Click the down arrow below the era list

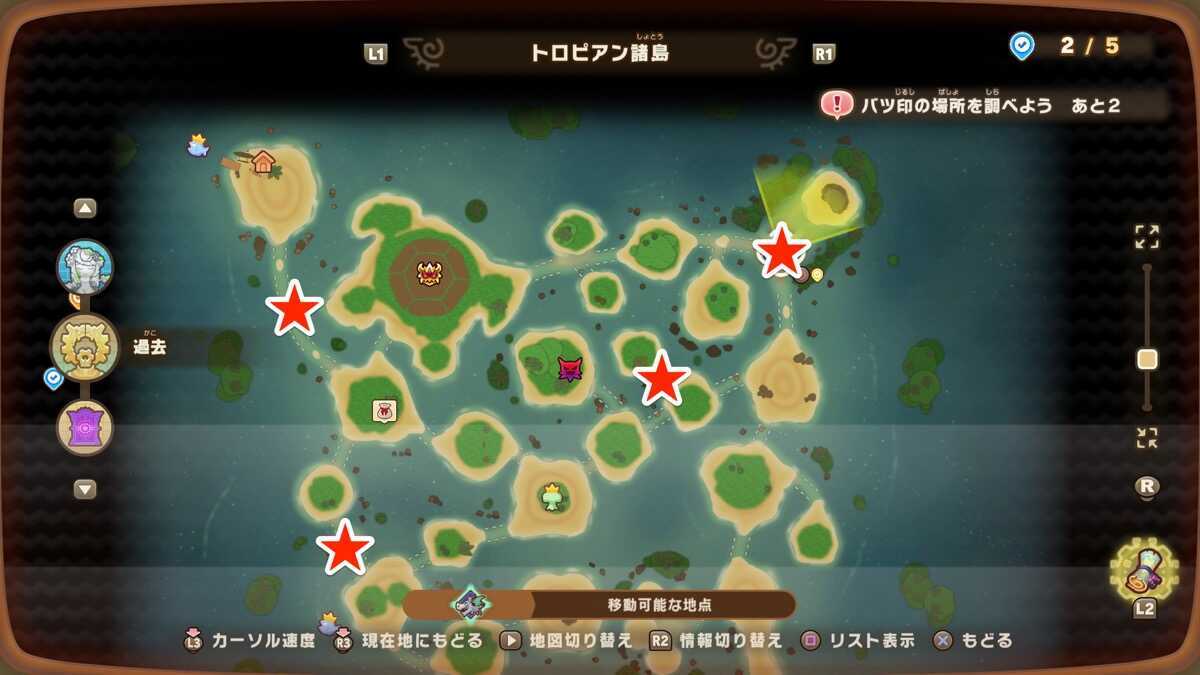[x=85, y=489]
